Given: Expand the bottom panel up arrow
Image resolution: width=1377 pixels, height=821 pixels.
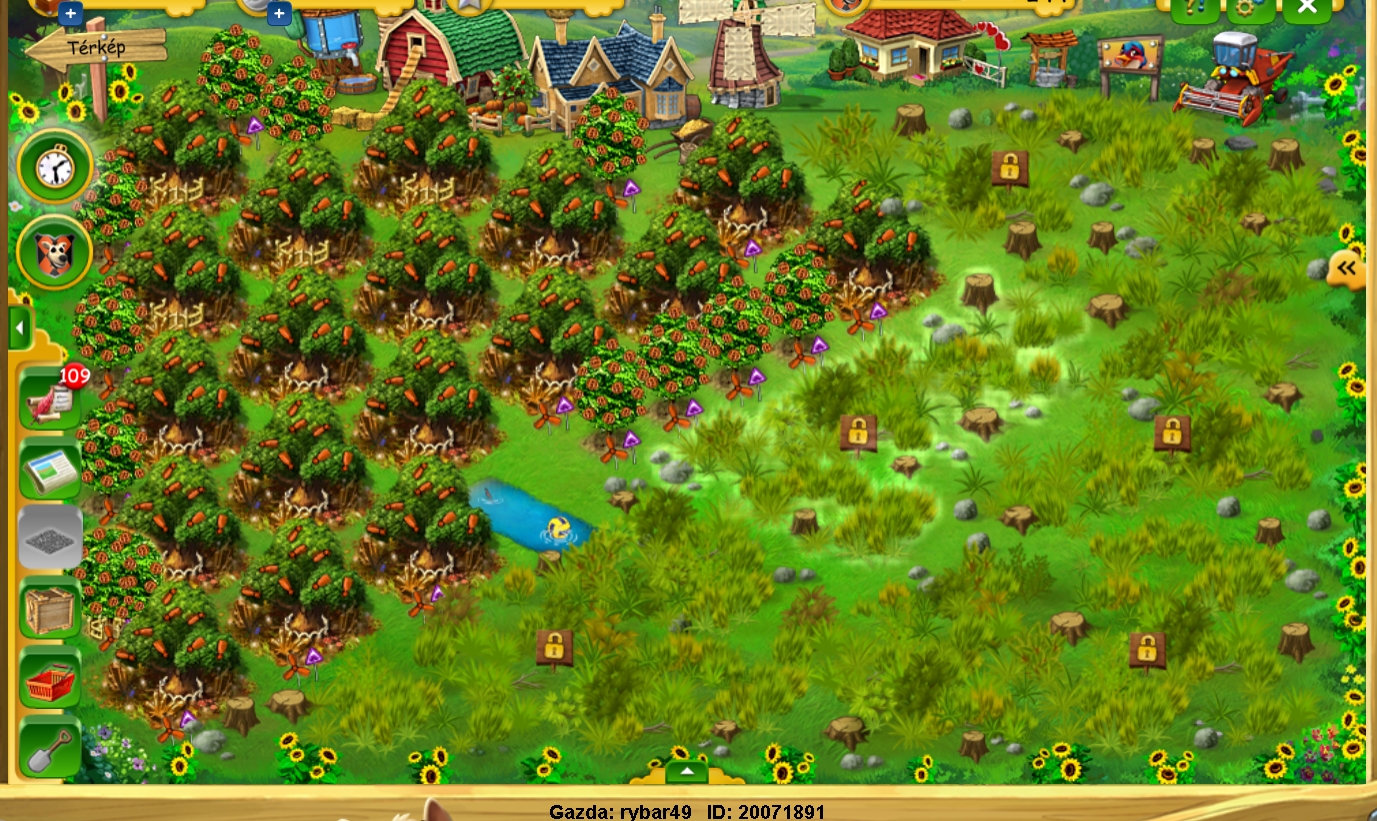Looking at the screenshot, I should tap(686, 772).
